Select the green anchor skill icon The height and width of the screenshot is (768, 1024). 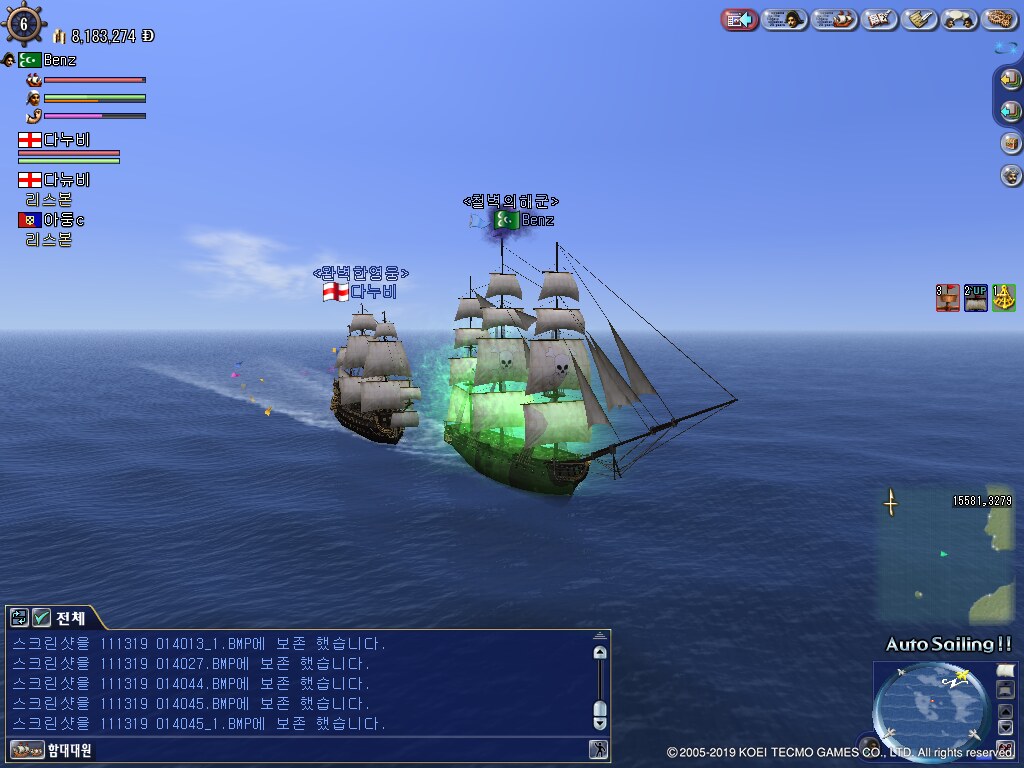(x=1004, y=297)
